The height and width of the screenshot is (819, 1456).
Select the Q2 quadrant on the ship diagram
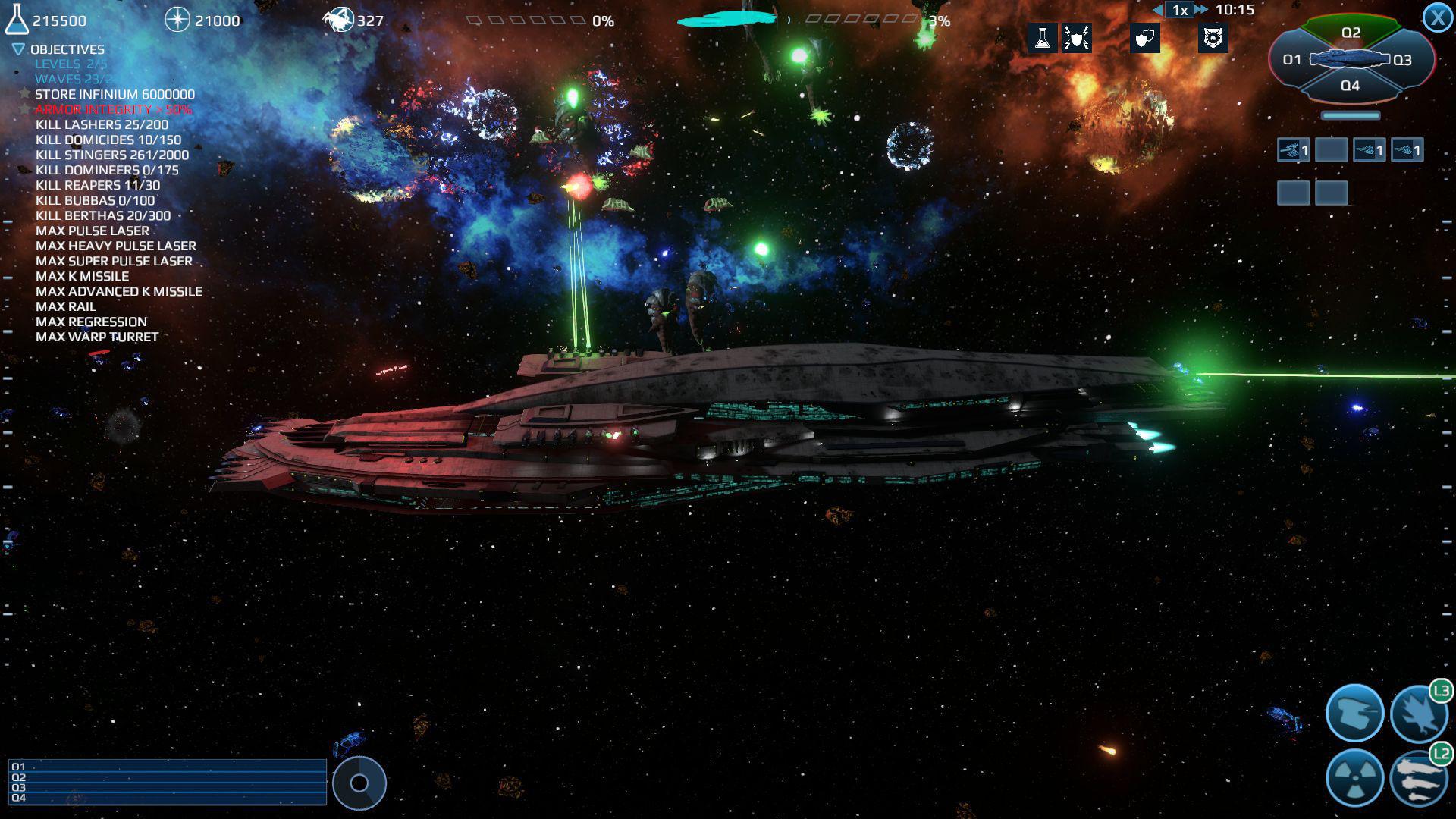[x=1351, y=32]
